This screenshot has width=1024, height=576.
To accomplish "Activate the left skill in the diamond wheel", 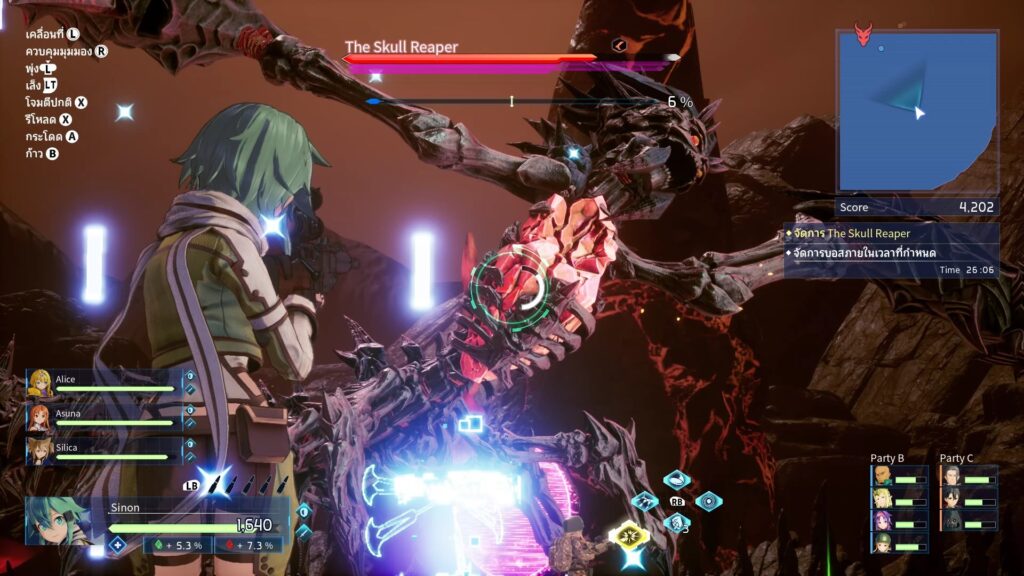I will tap(646, 501).
